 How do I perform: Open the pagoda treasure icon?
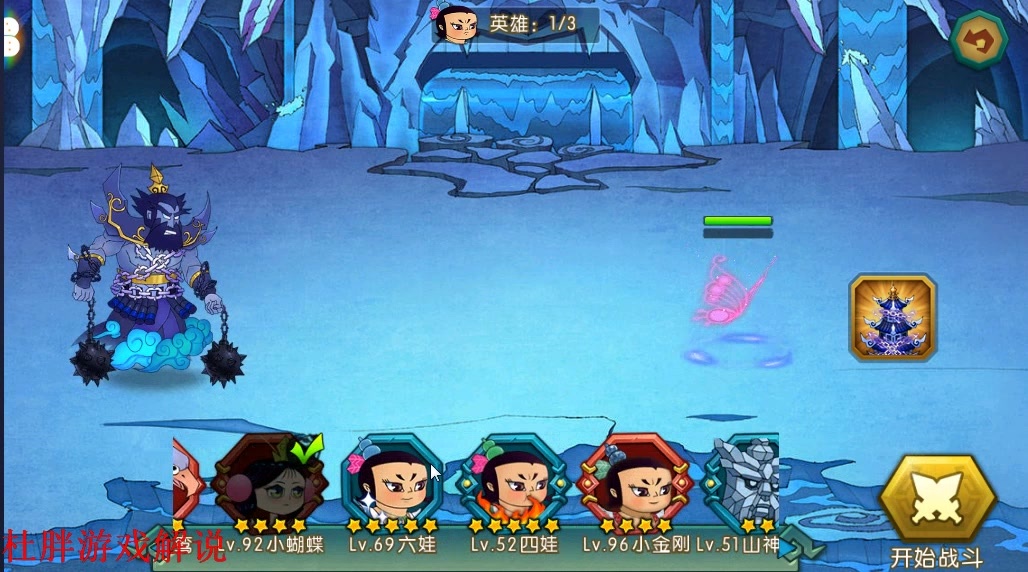[892, 318]
